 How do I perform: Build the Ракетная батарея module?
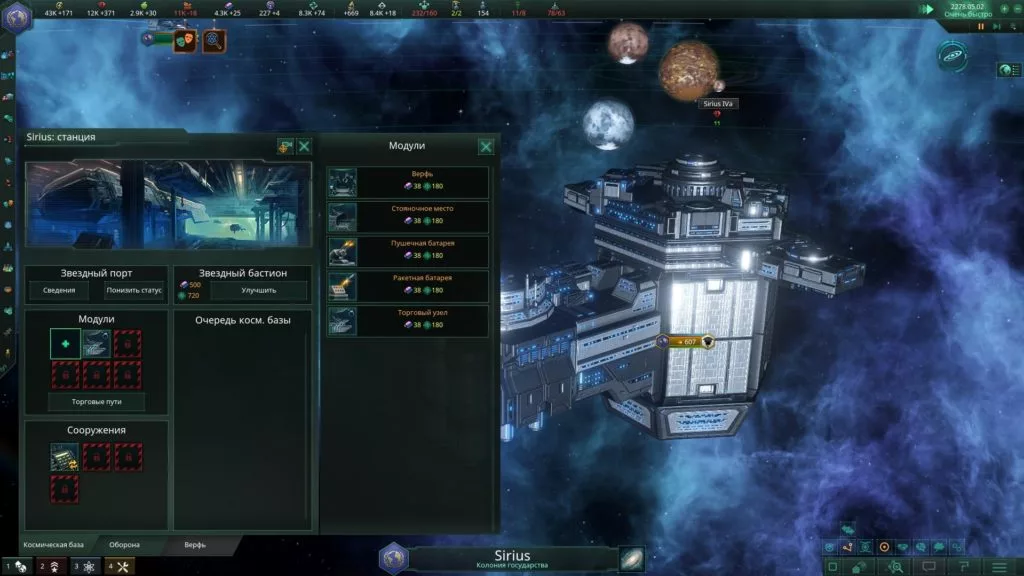click(x=408, y=286)
